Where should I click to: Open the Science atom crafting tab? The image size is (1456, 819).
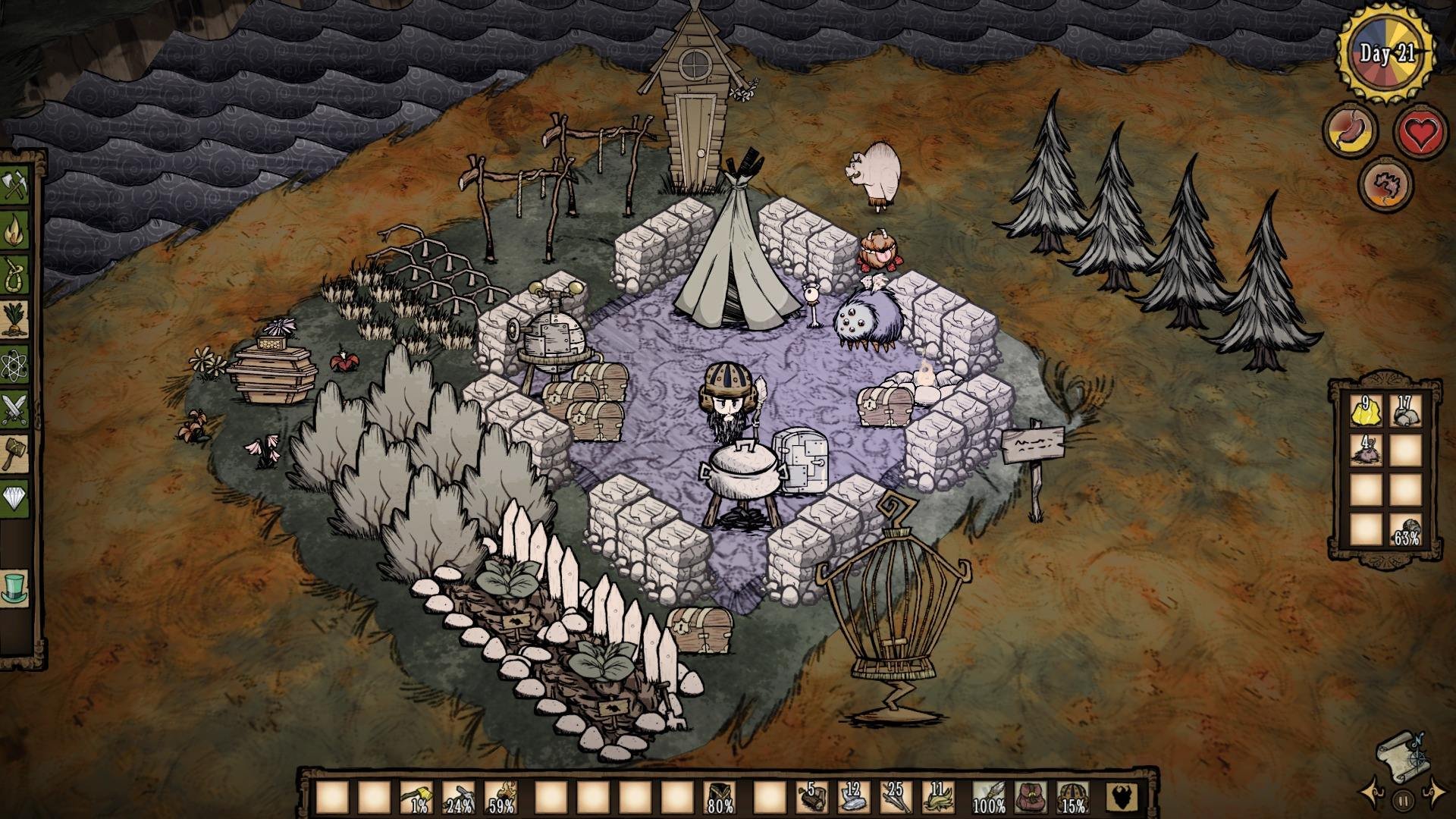tap(14, 365)
